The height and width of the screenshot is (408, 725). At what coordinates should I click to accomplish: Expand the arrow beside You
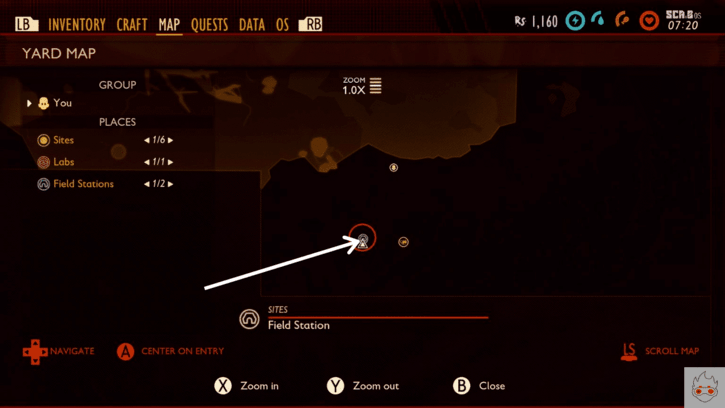(x=29, y=103)
